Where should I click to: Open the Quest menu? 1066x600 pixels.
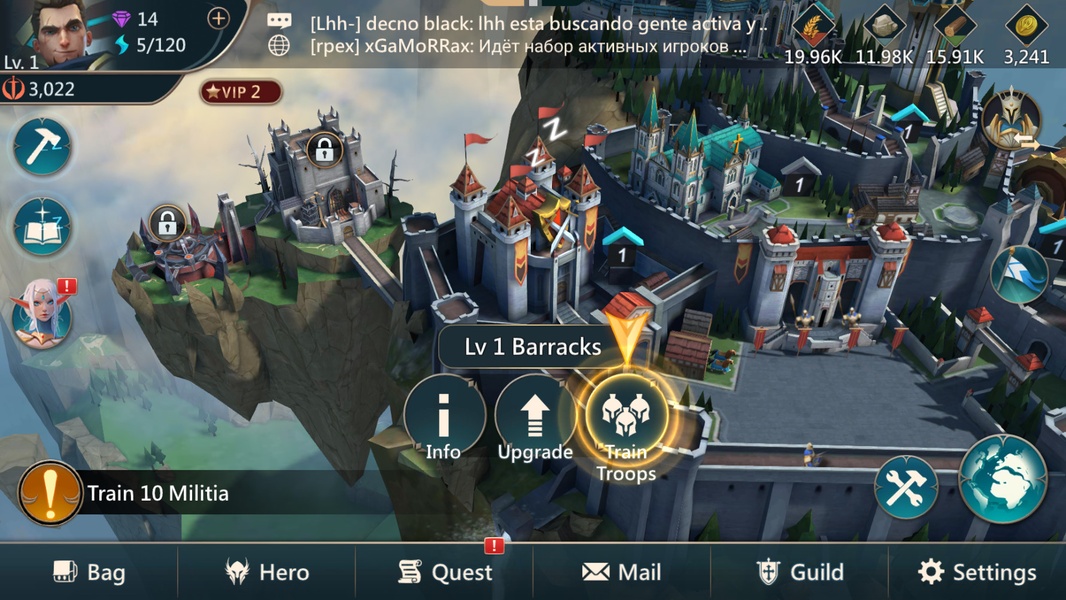click(445, 572)
